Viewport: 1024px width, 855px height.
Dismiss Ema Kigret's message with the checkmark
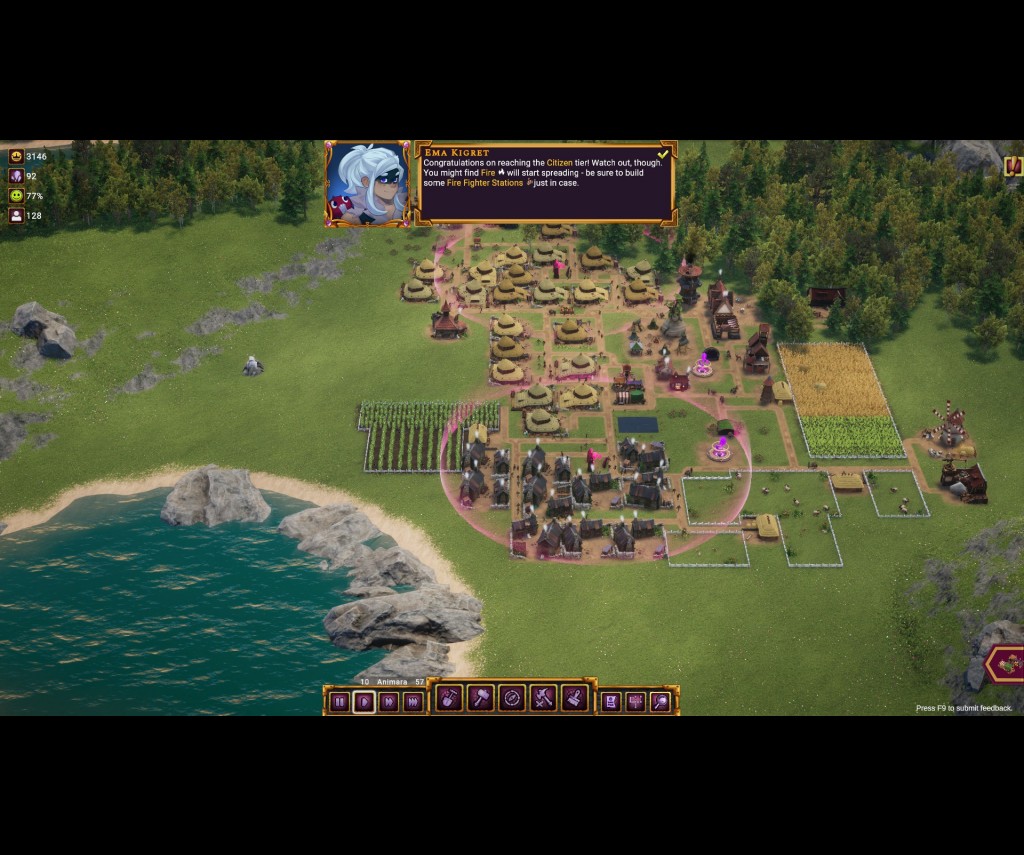point(663,154)
